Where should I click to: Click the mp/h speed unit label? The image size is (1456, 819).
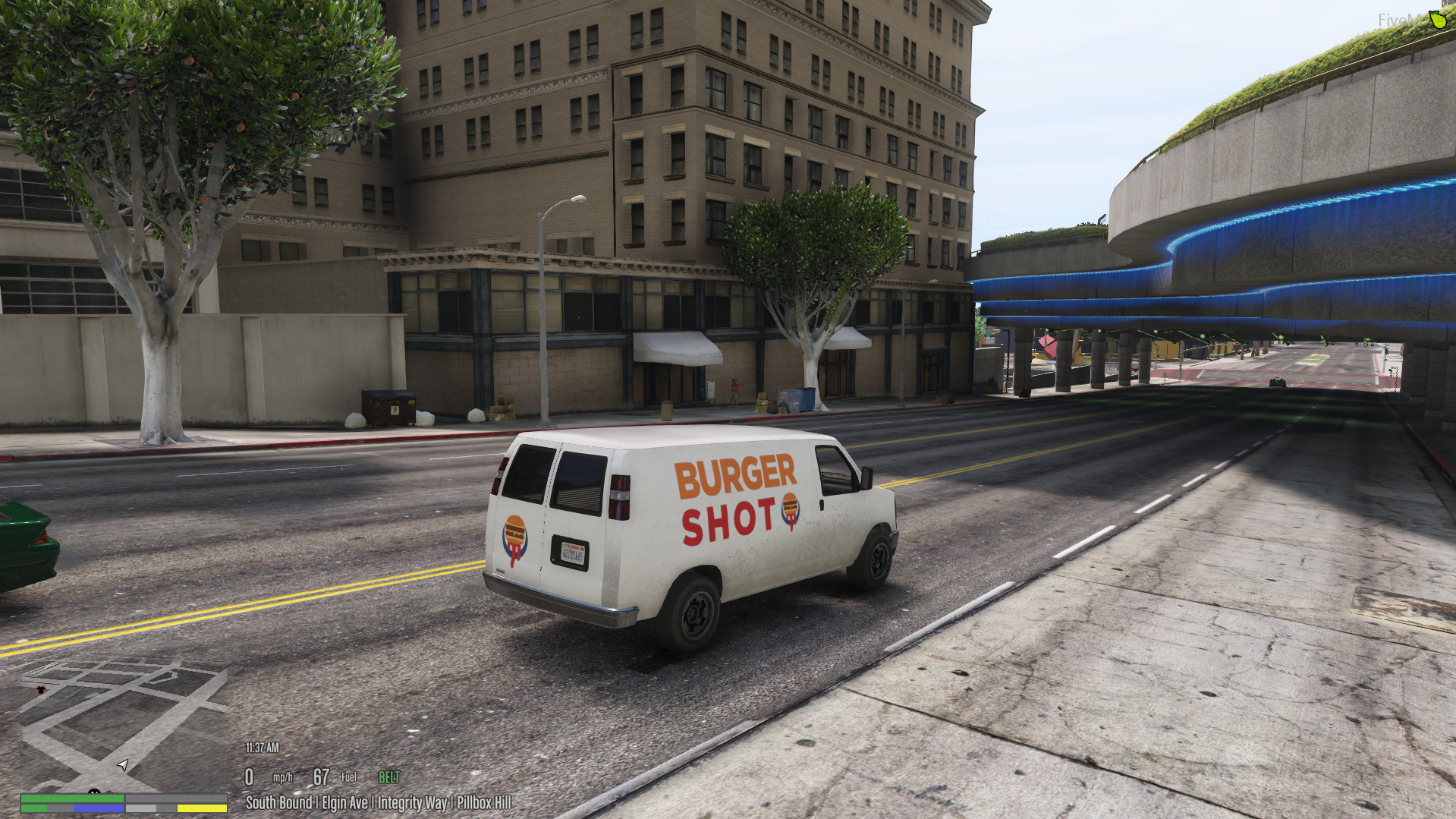283,776
